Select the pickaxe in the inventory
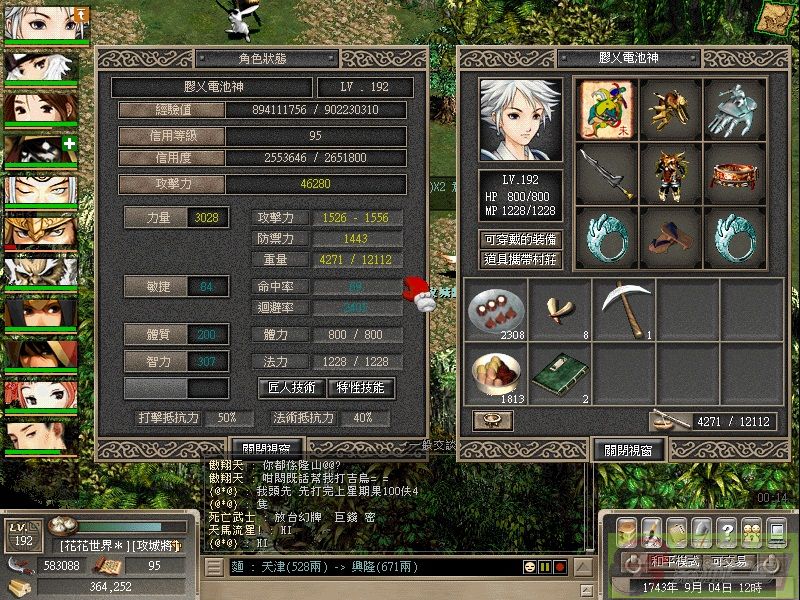The height and width of the screenshot is (600, 800). 624,310
